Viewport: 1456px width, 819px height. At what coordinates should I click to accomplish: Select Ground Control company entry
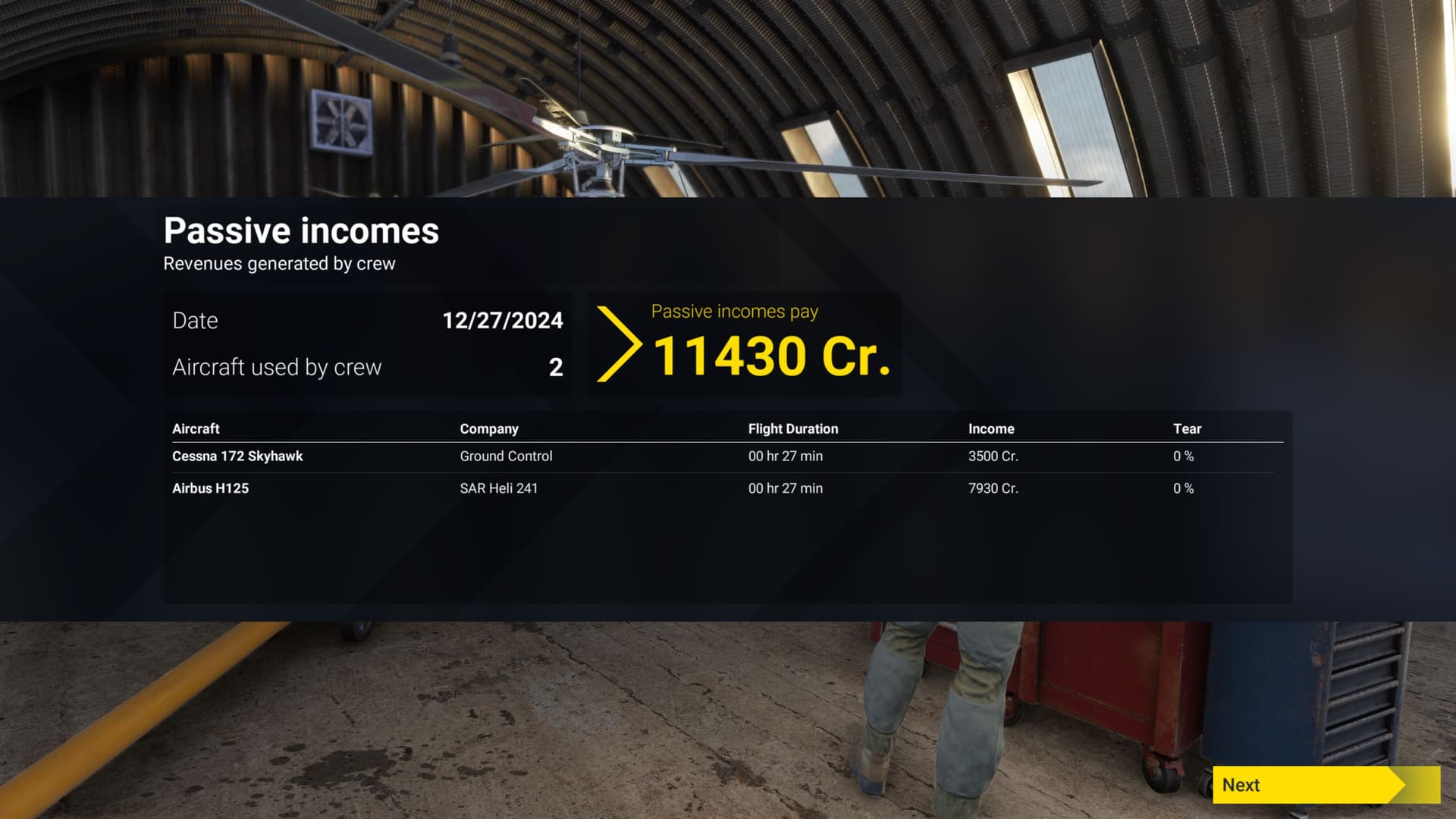[x=506, y=456]
